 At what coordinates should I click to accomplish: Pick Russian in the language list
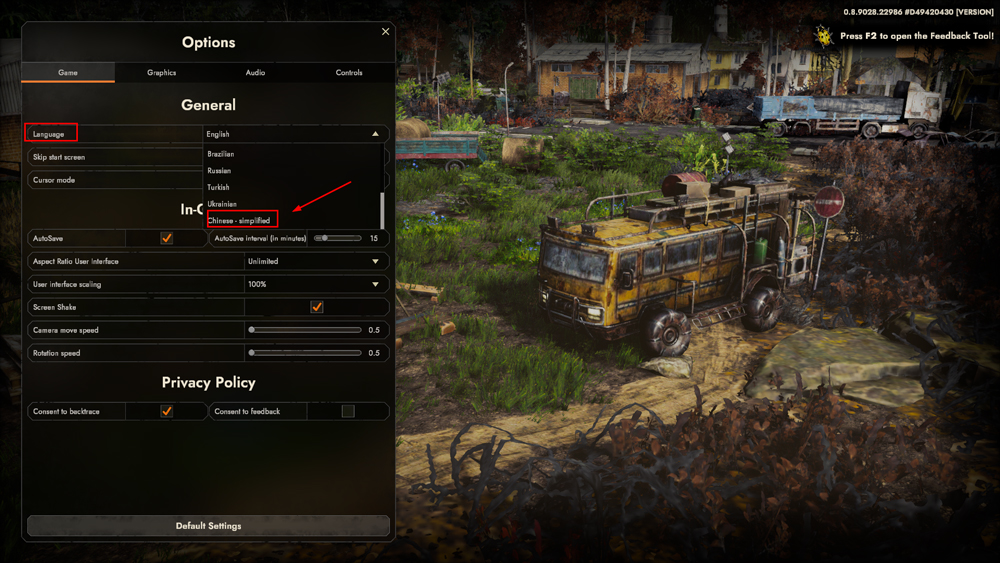click(219, 171)
